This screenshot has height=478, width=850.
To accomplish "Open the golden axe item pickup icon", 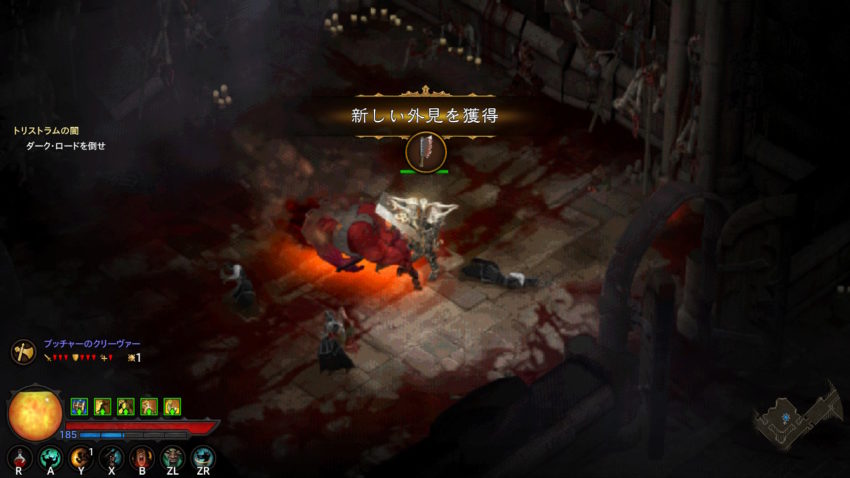I will (x=23, y=351).
